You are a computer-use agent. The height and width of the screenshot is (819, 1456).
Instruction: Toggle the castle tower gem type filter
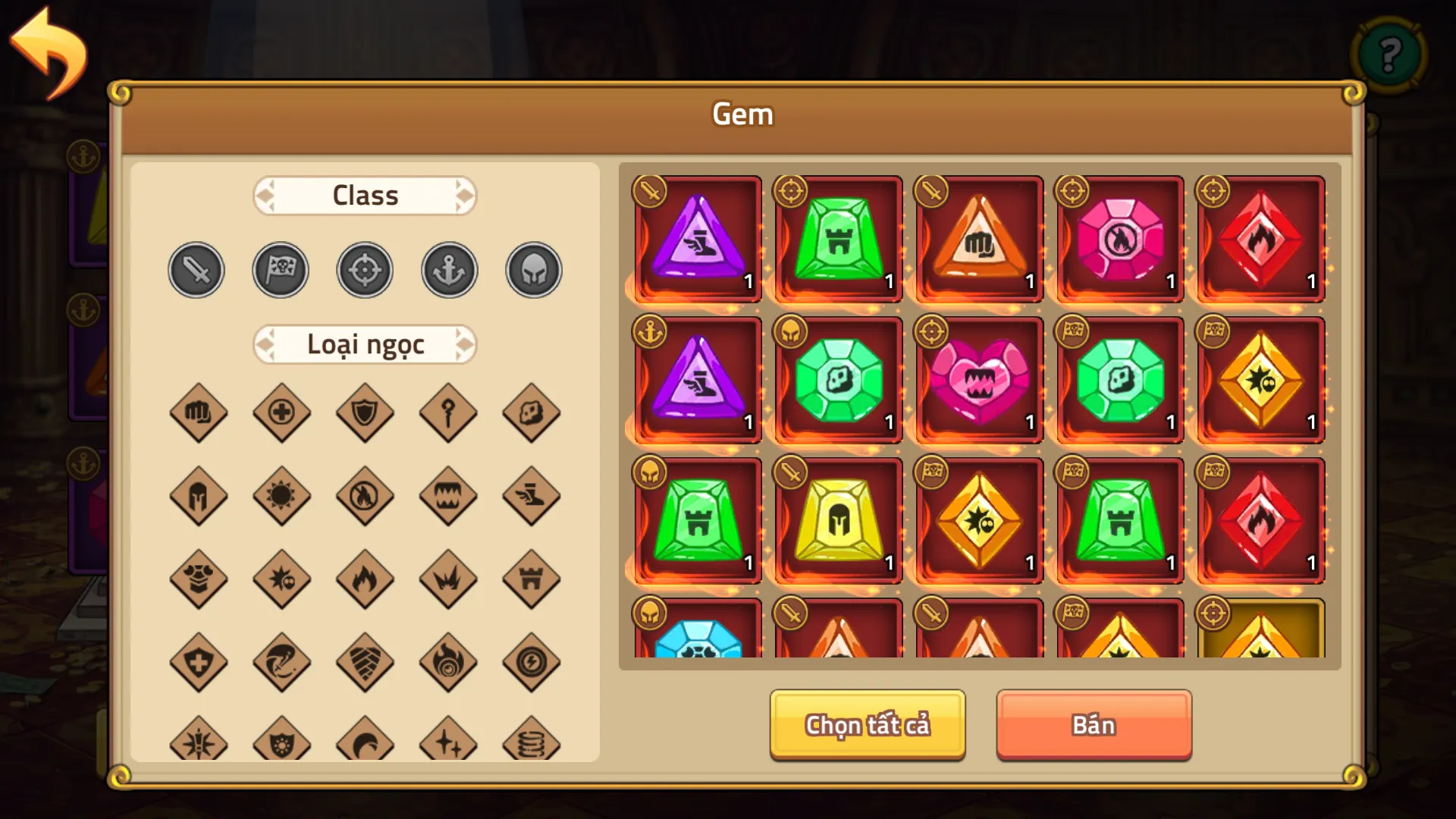pos(532,580)
